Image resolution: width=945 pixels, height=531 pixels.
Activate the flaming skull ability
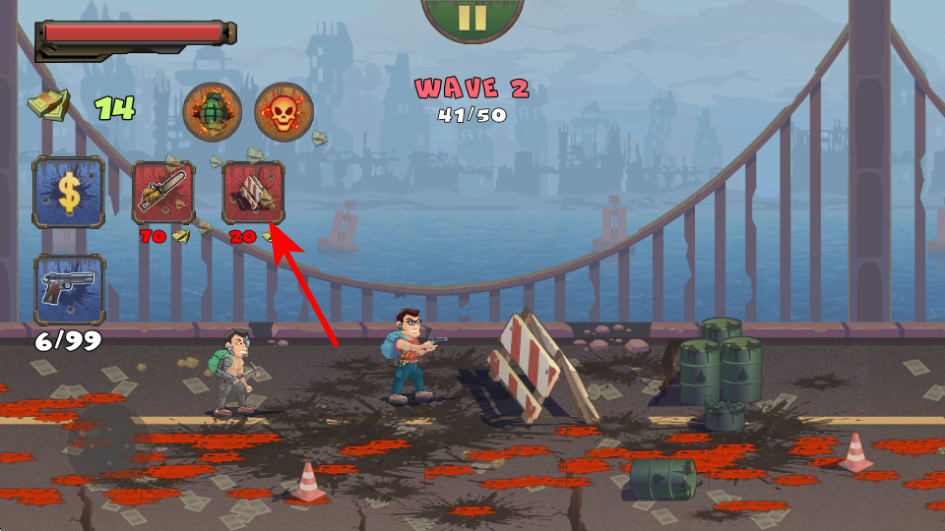coord(284,110)
